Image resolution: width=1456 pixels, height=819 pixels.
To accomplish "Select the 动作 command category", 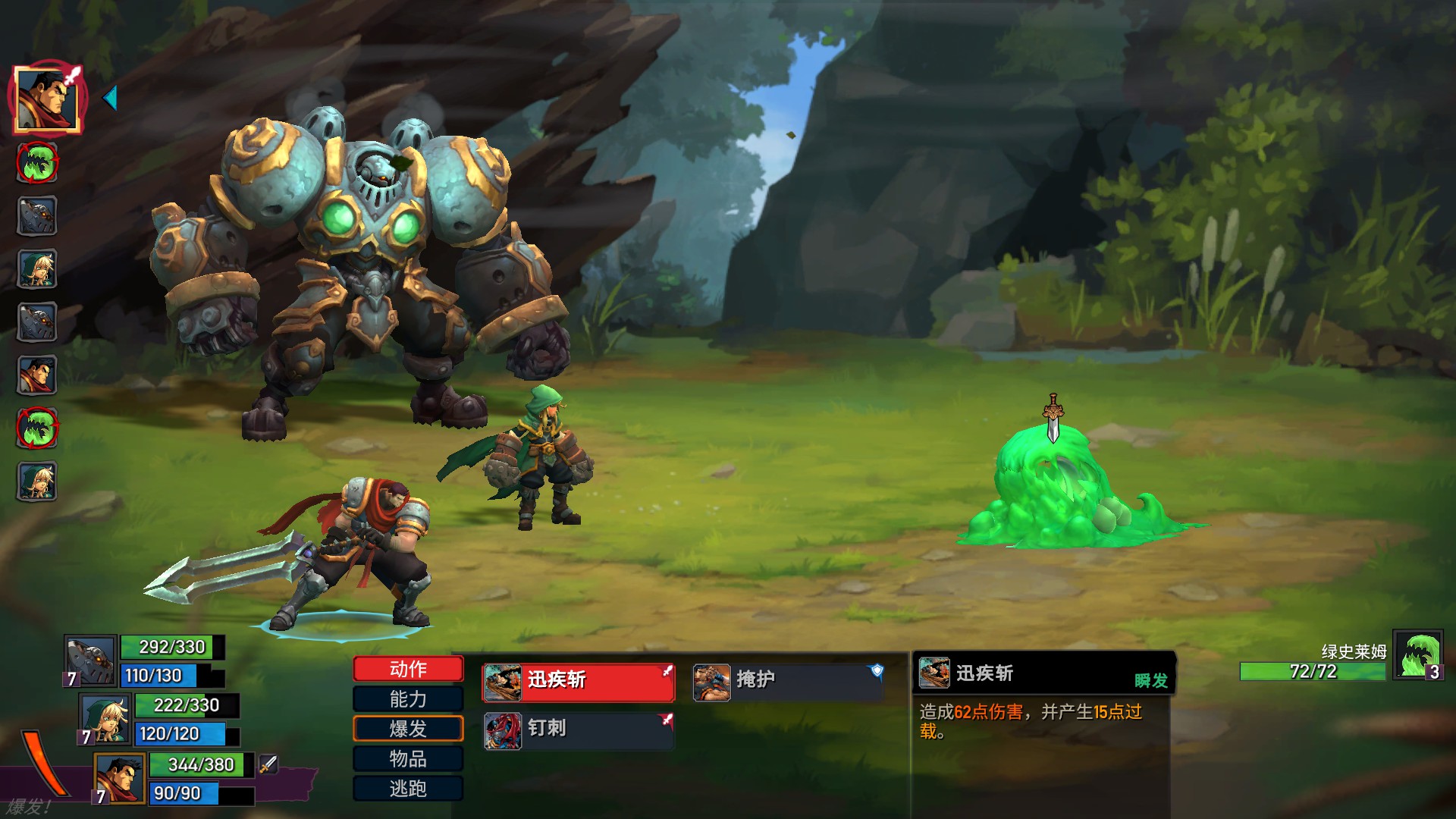I will coord(408,669).
